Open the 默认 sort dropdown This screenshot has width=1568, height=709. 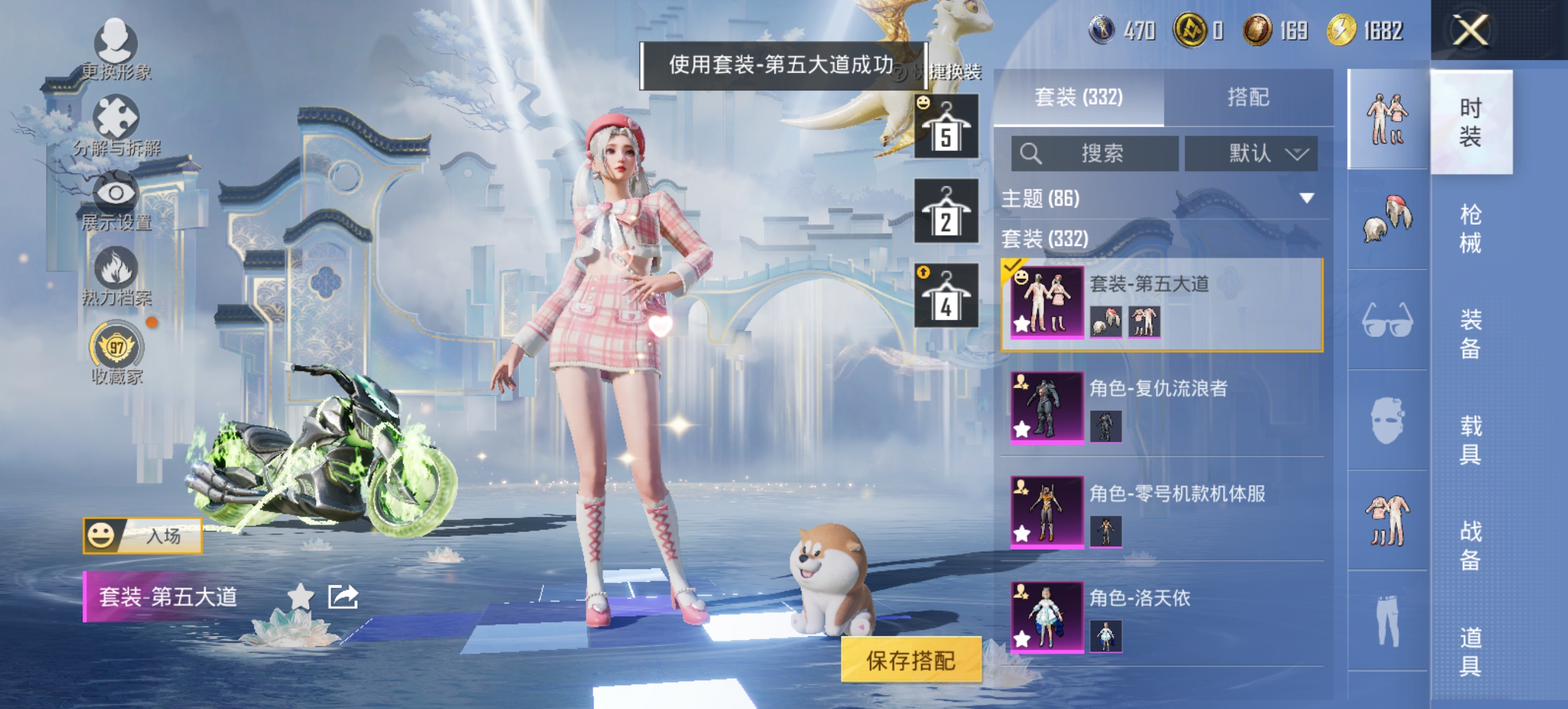point(1252,154)
